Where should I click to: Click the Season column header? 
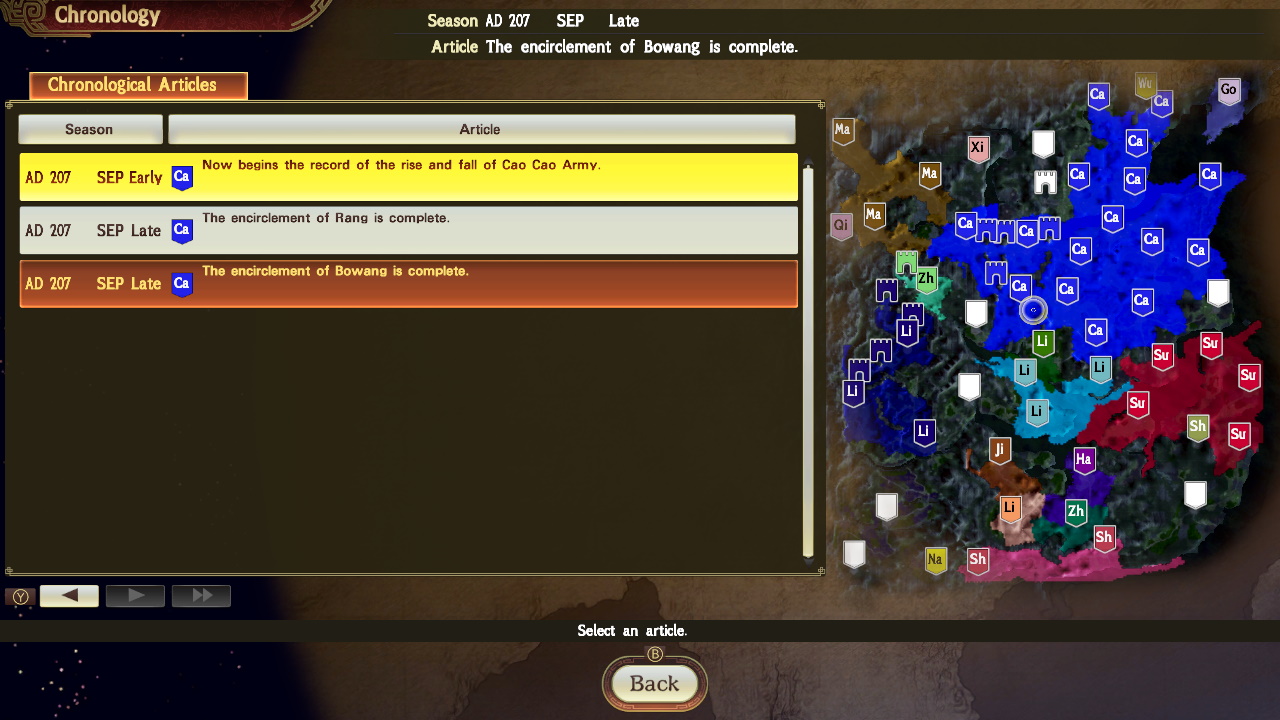pos(89,128)
